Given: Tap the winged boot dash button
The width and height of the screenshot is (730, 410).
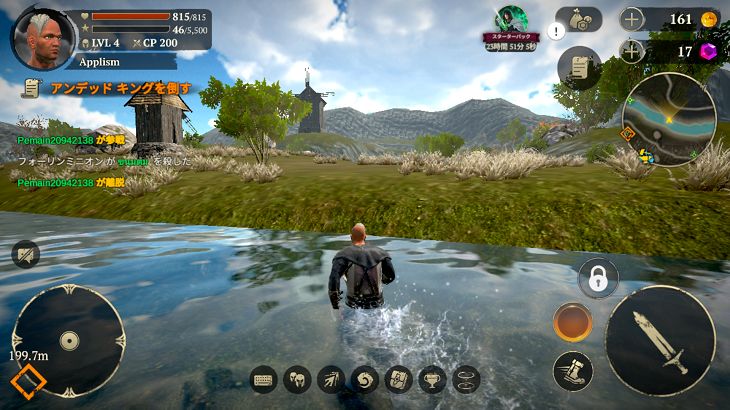Looking at the screenshot, I should click(x=573, y=371).
